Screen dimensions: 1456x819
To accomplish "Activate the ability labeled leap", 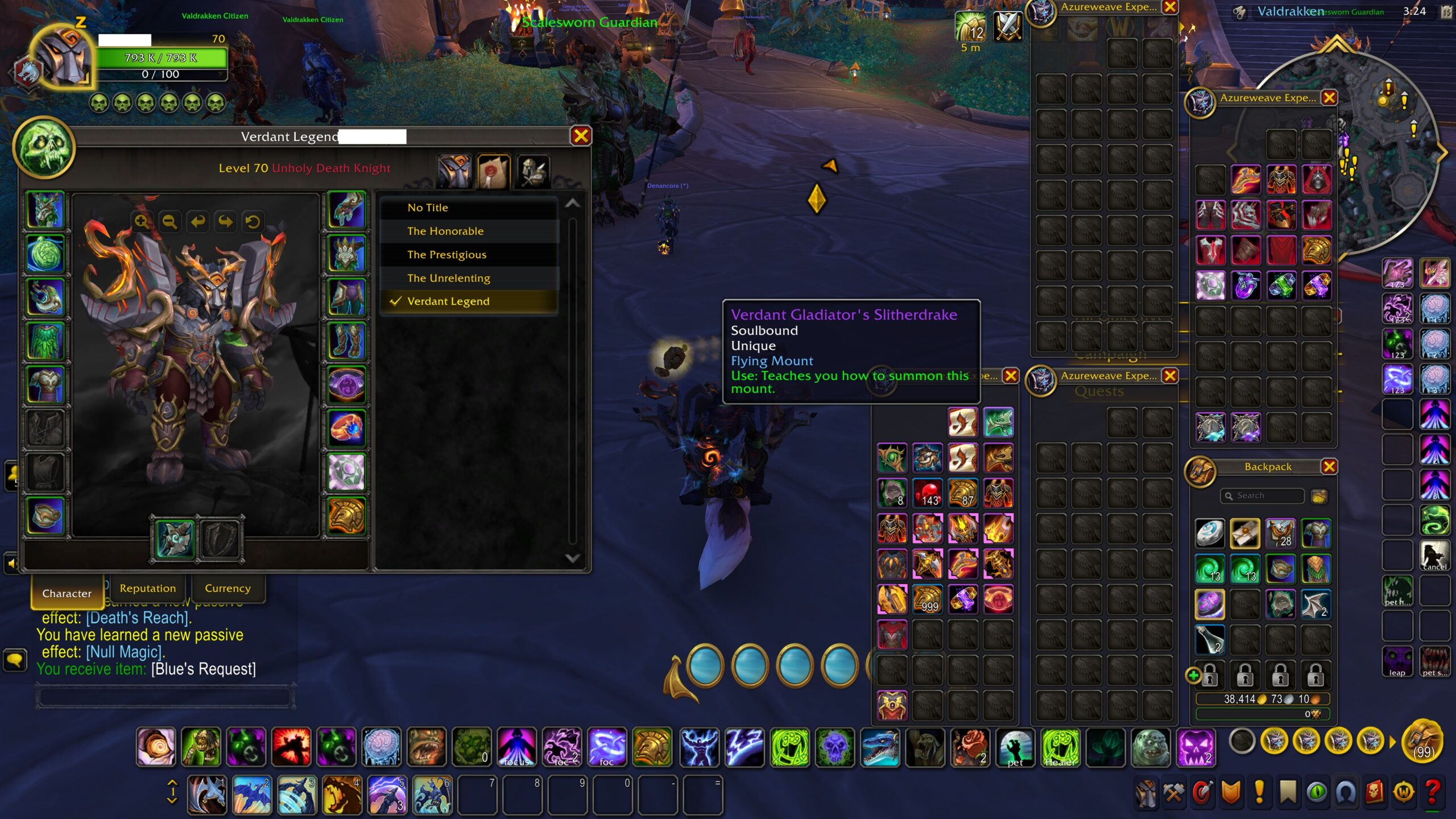I will point(1397,661).
